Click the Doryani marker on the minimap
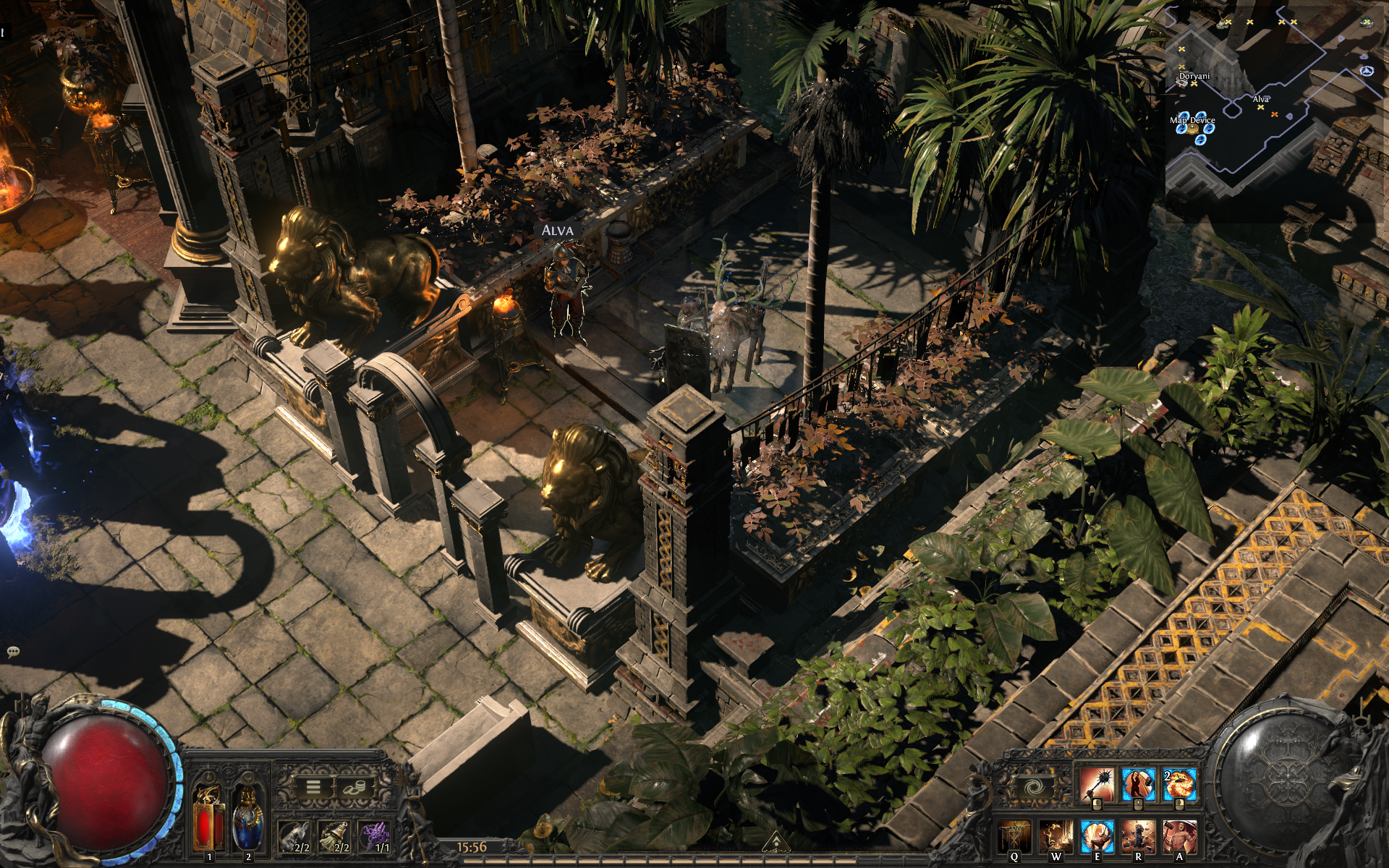 [1194, 82]
